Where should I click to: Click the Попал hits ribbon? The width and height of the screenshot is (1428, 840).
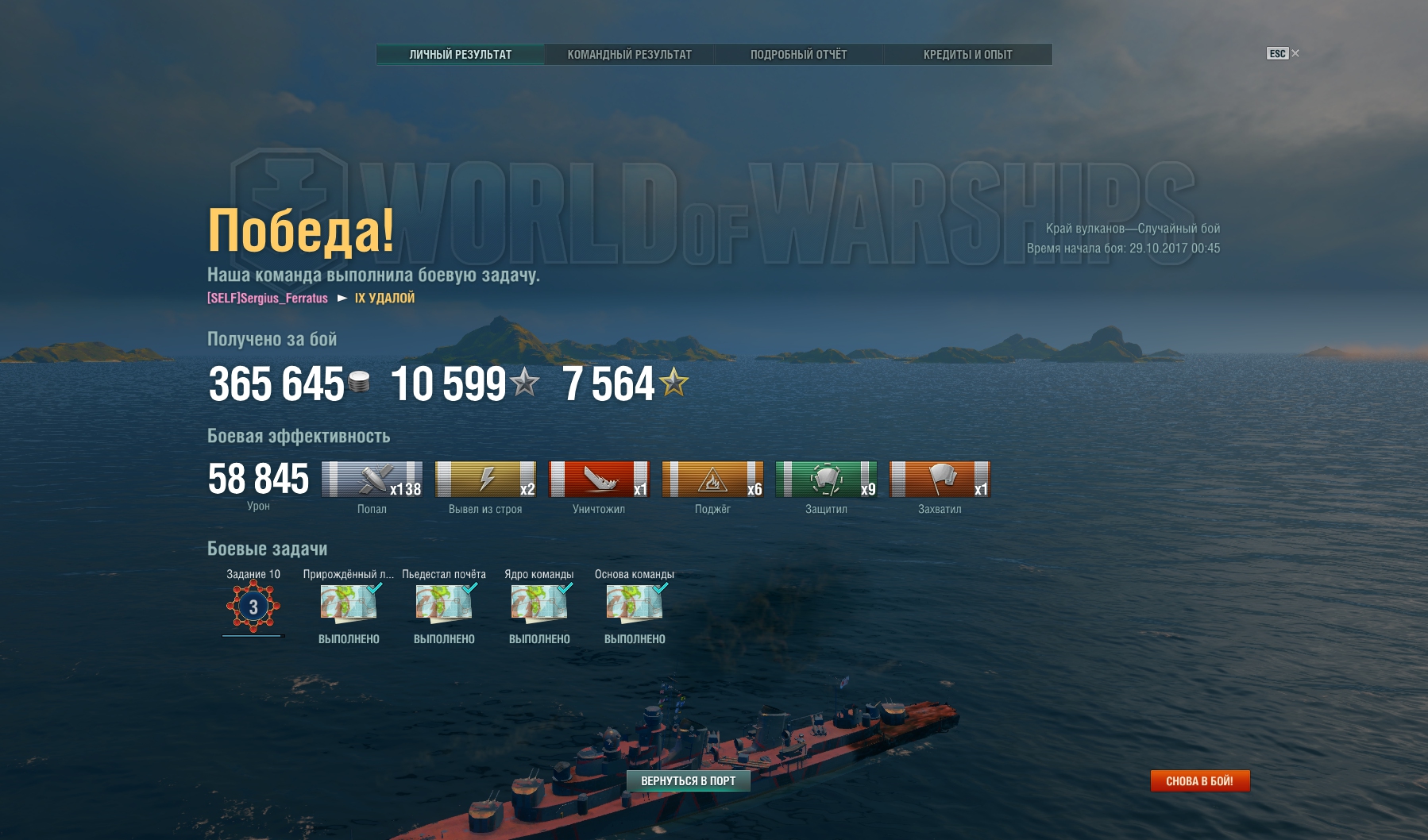point(372,480)
